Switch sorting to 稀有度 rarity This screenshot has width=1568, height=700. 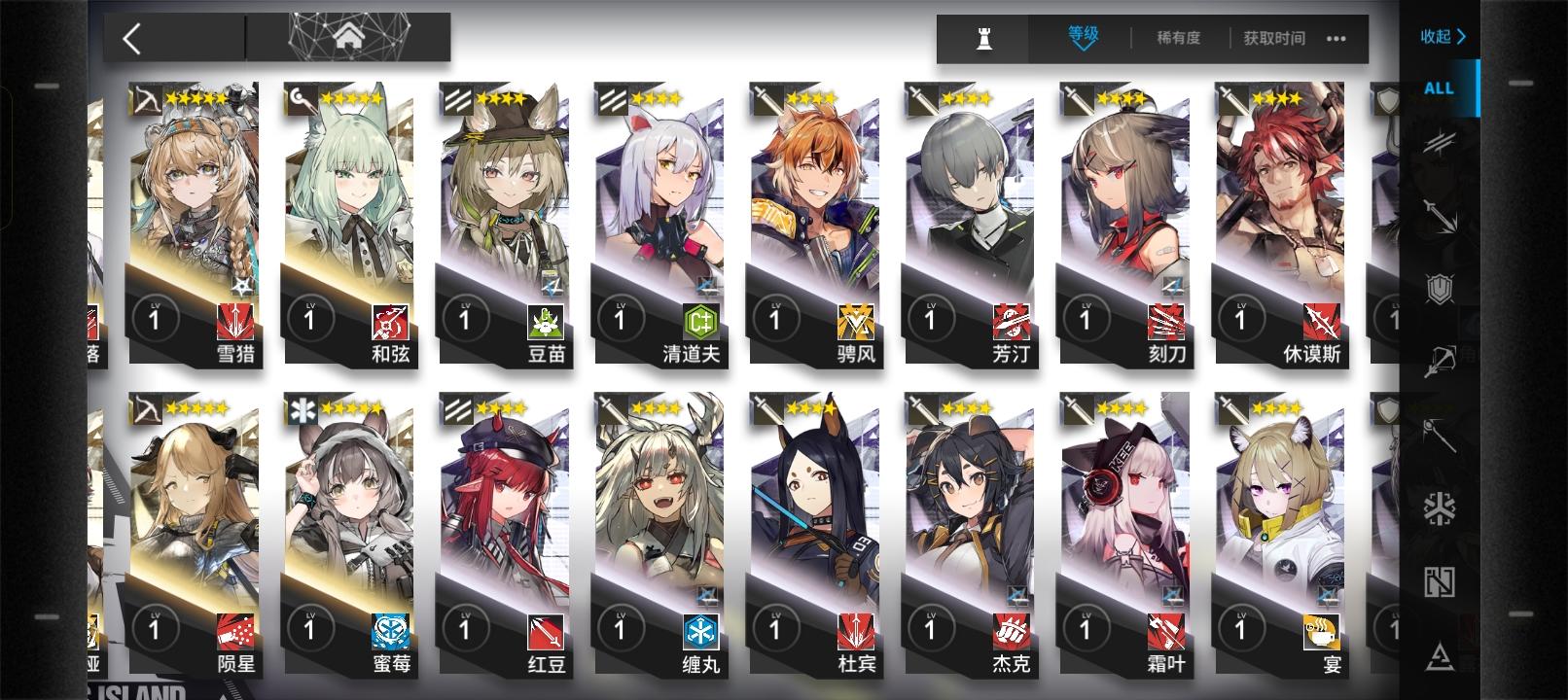[1178, 39]
